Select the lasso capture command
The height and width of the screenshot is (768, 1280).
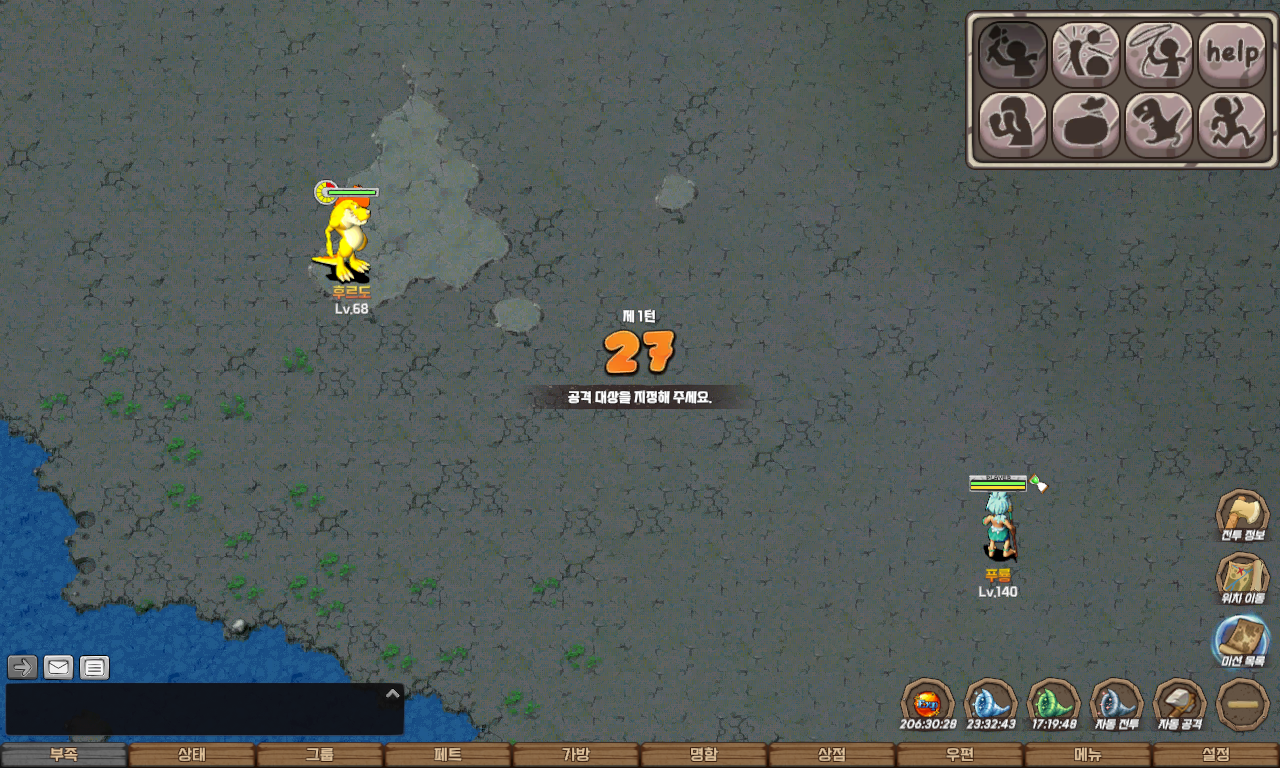coord(1159,54)
